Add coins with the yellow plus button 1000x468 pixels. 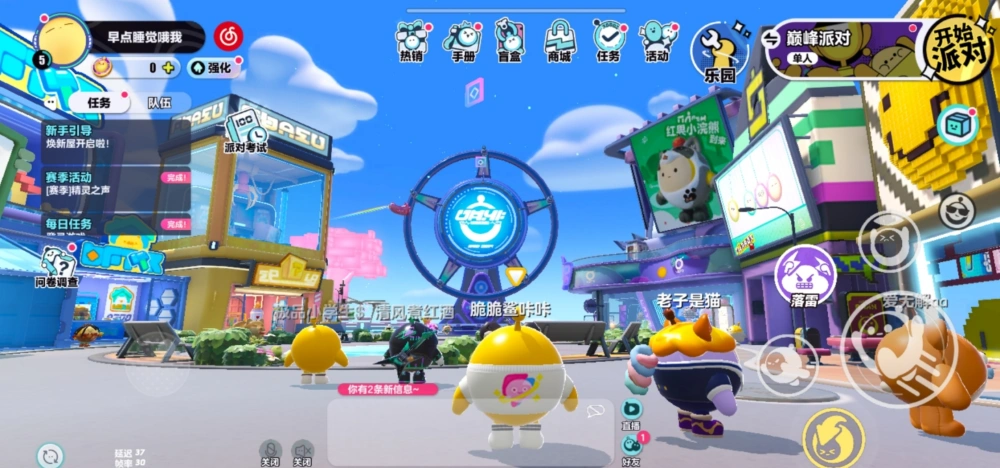click(169, 68)
